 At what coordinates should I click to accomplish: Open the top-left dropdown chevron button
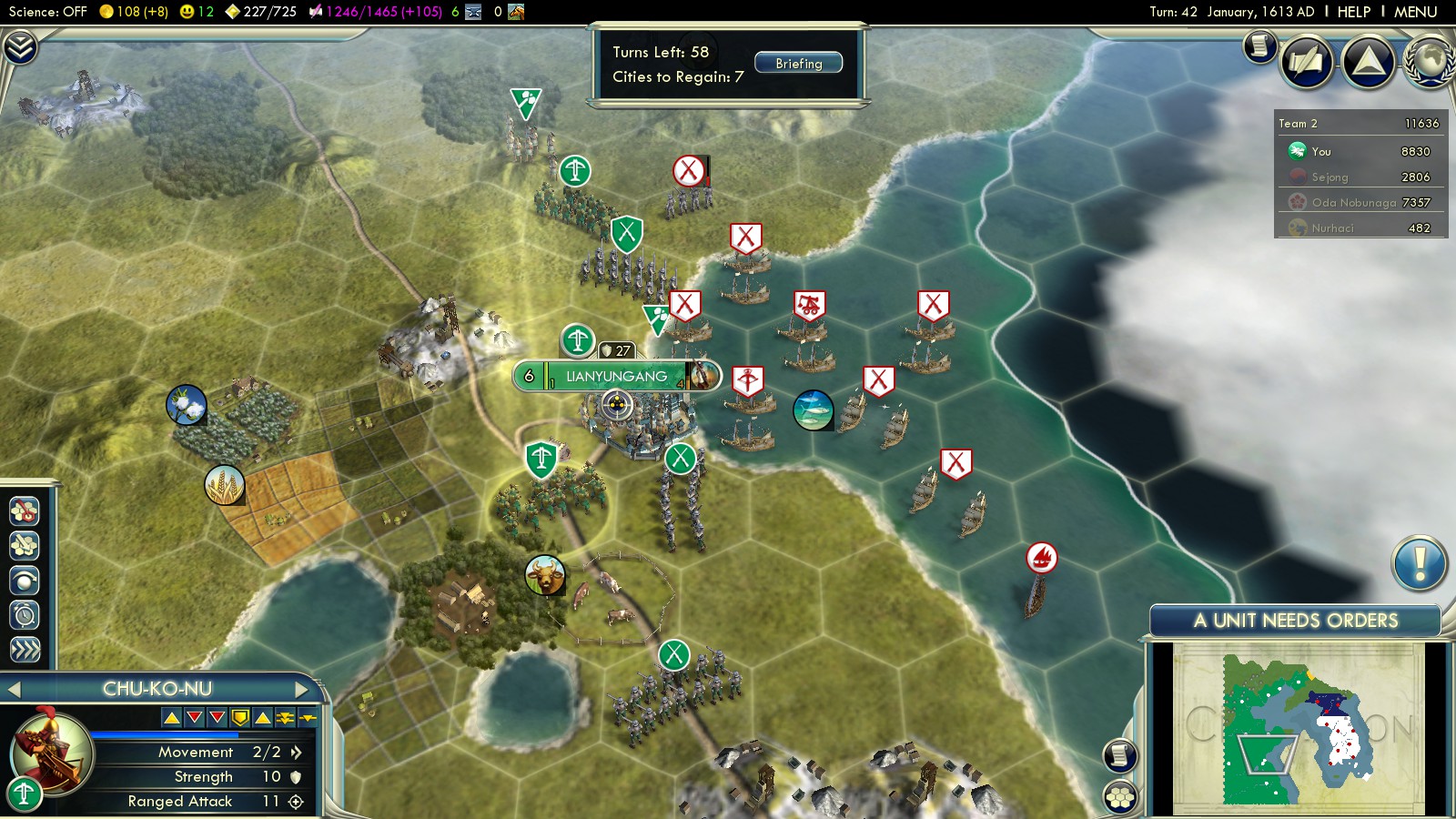pyautogui.click(x=20, y=46)
